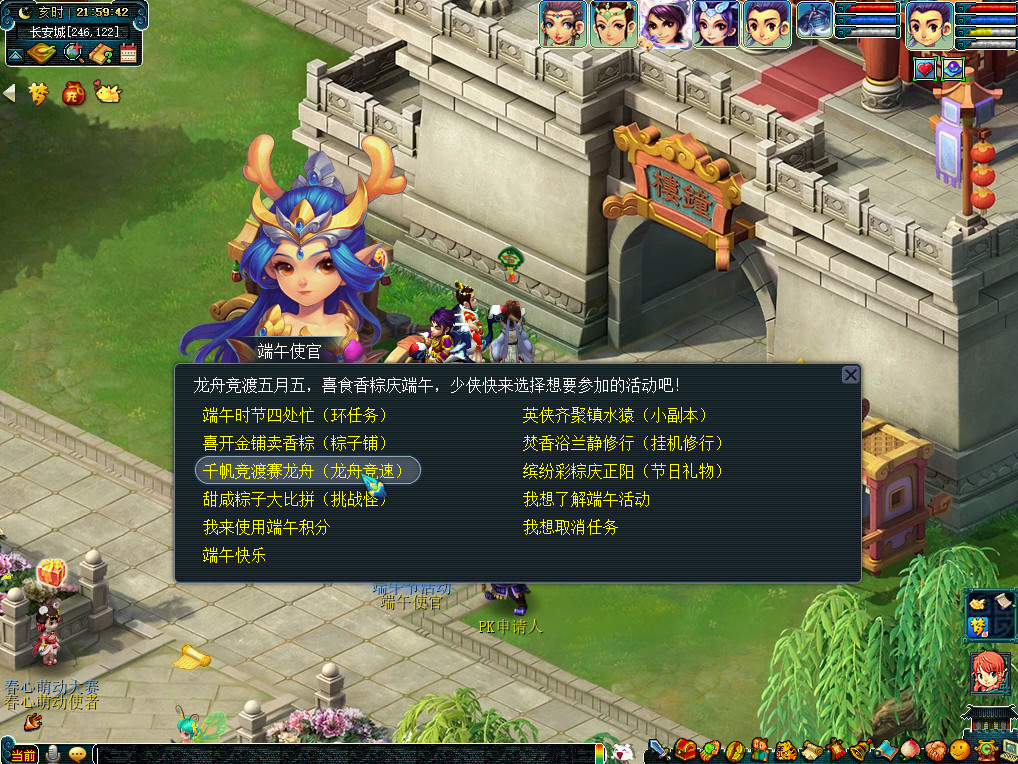Click the sword icon in bottom toolbar
The image size is (1018, 764).
658,750
